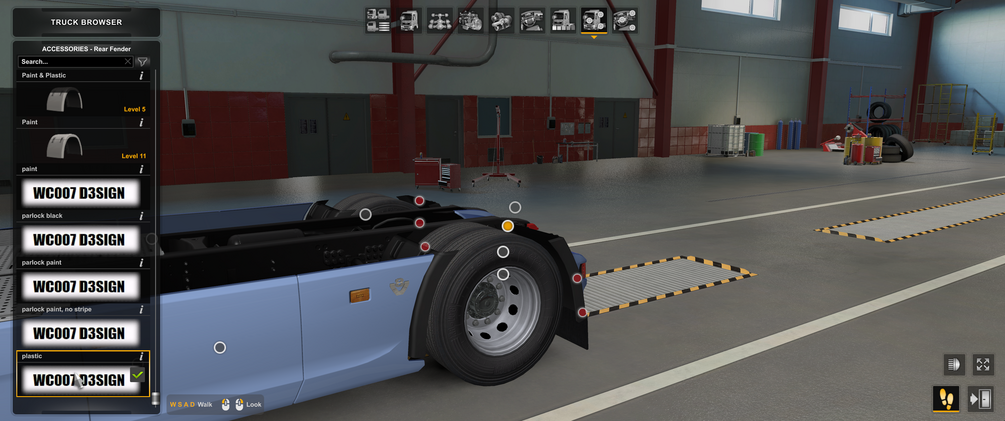
Task: Choose the Level 11 Paint fender
Action: 82,147
